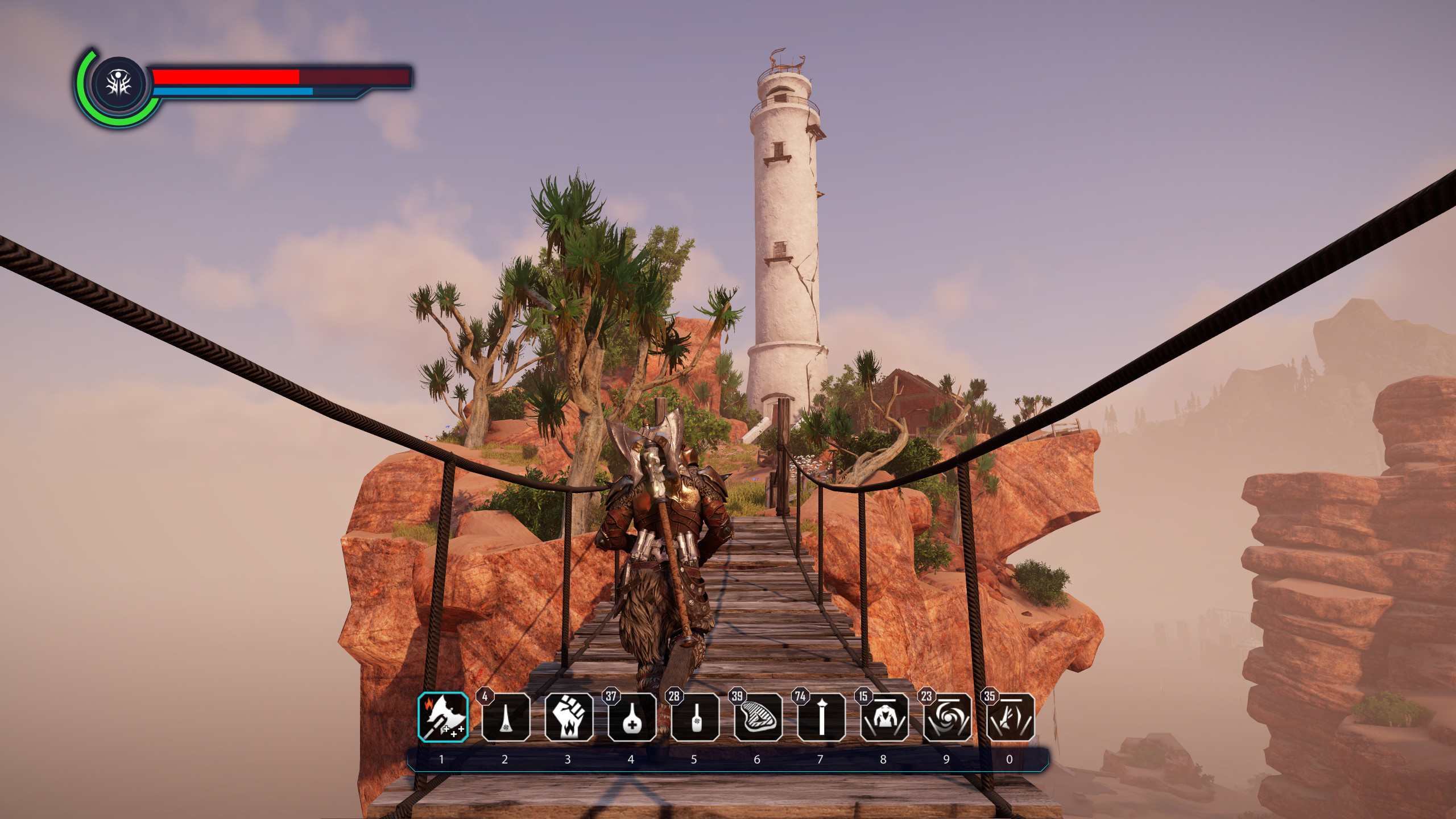1456x819 pixels.
Task: Use the armor jacket item slot
Action: pos(884,717)
